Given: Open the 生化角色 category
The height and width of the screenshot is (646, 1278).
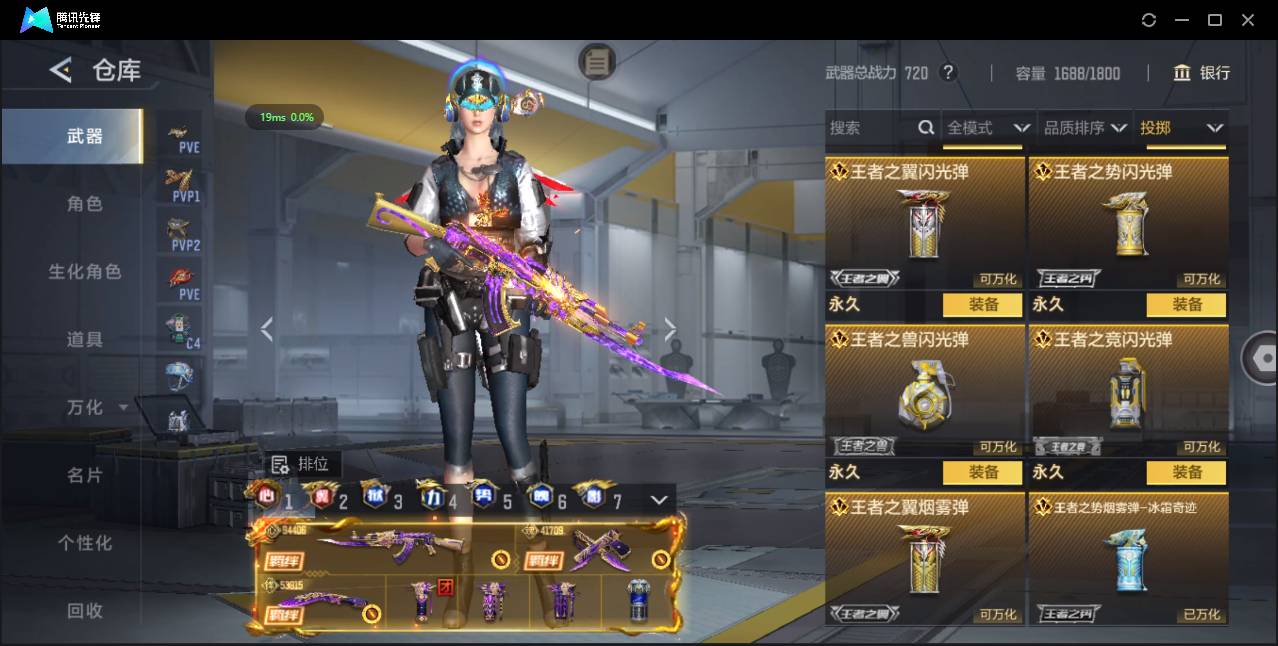Looking at the screenshot, I should tap(85, 272).
